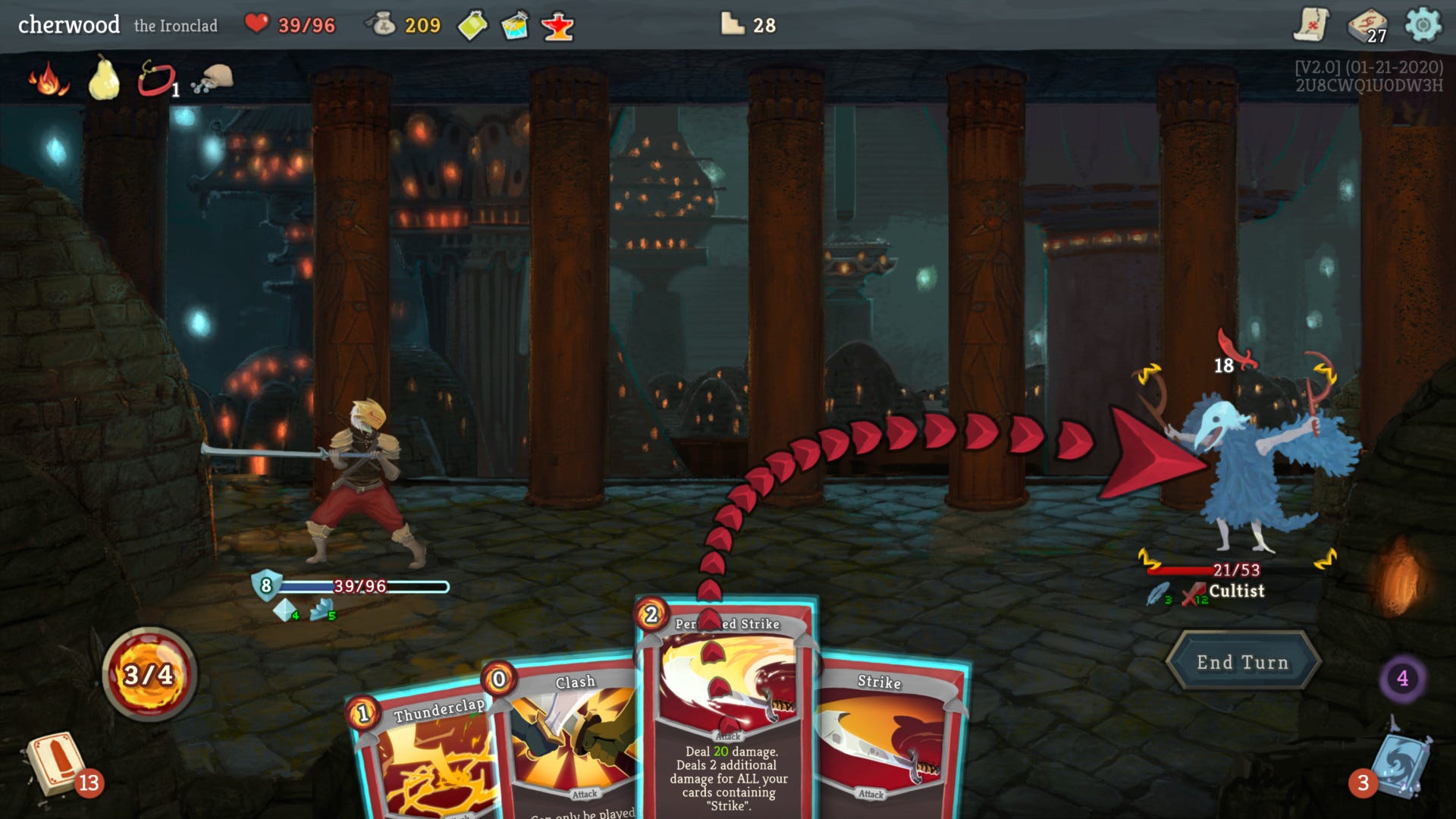Viewport: 1456px width, 819px height.
Task: Target the Cultist enemy
Action: [1259, 470]
